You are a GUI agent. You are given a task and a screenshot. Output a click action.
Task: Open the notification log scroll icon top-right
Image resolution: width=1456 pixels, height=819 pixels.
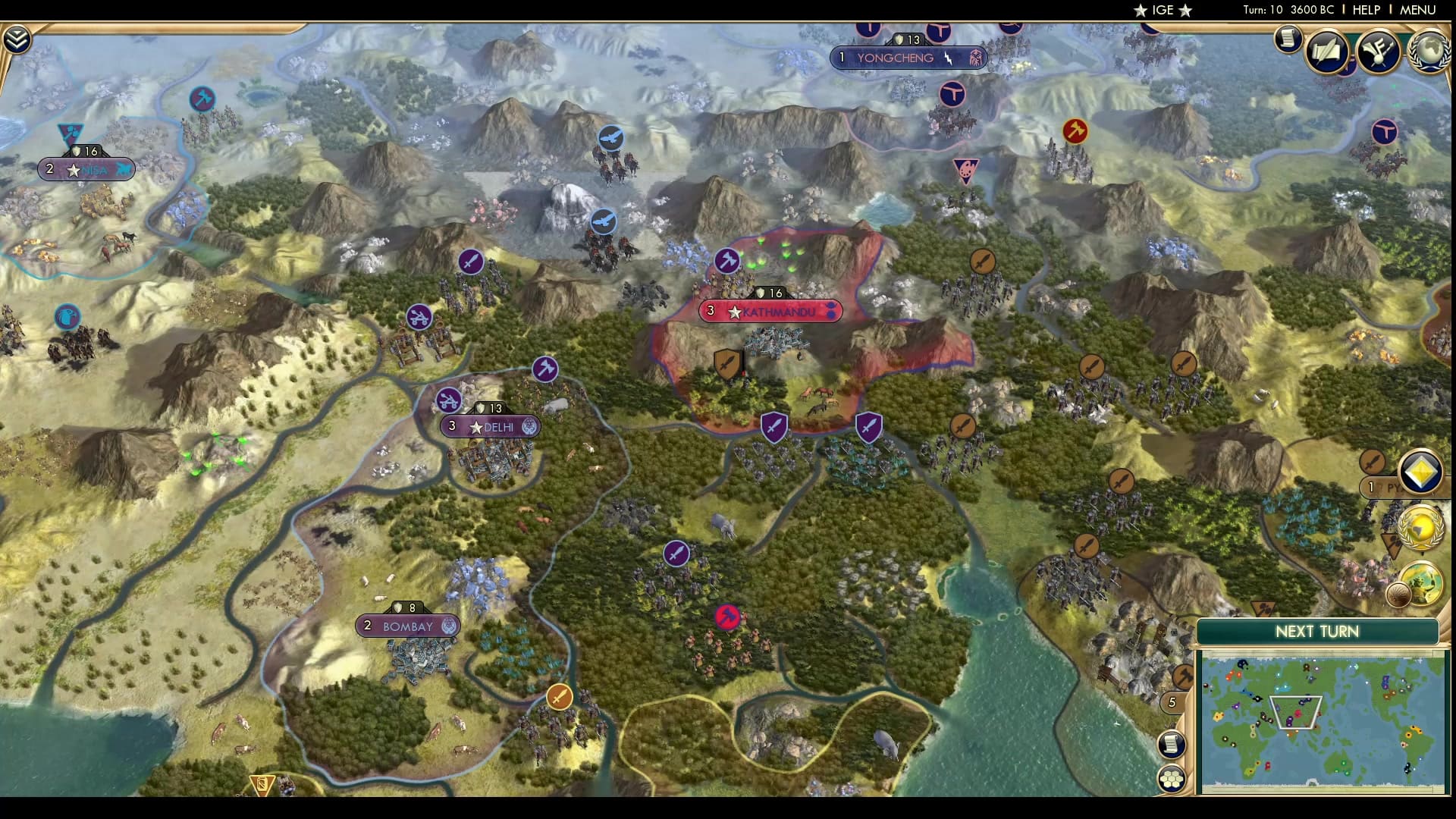(1287, 39)
